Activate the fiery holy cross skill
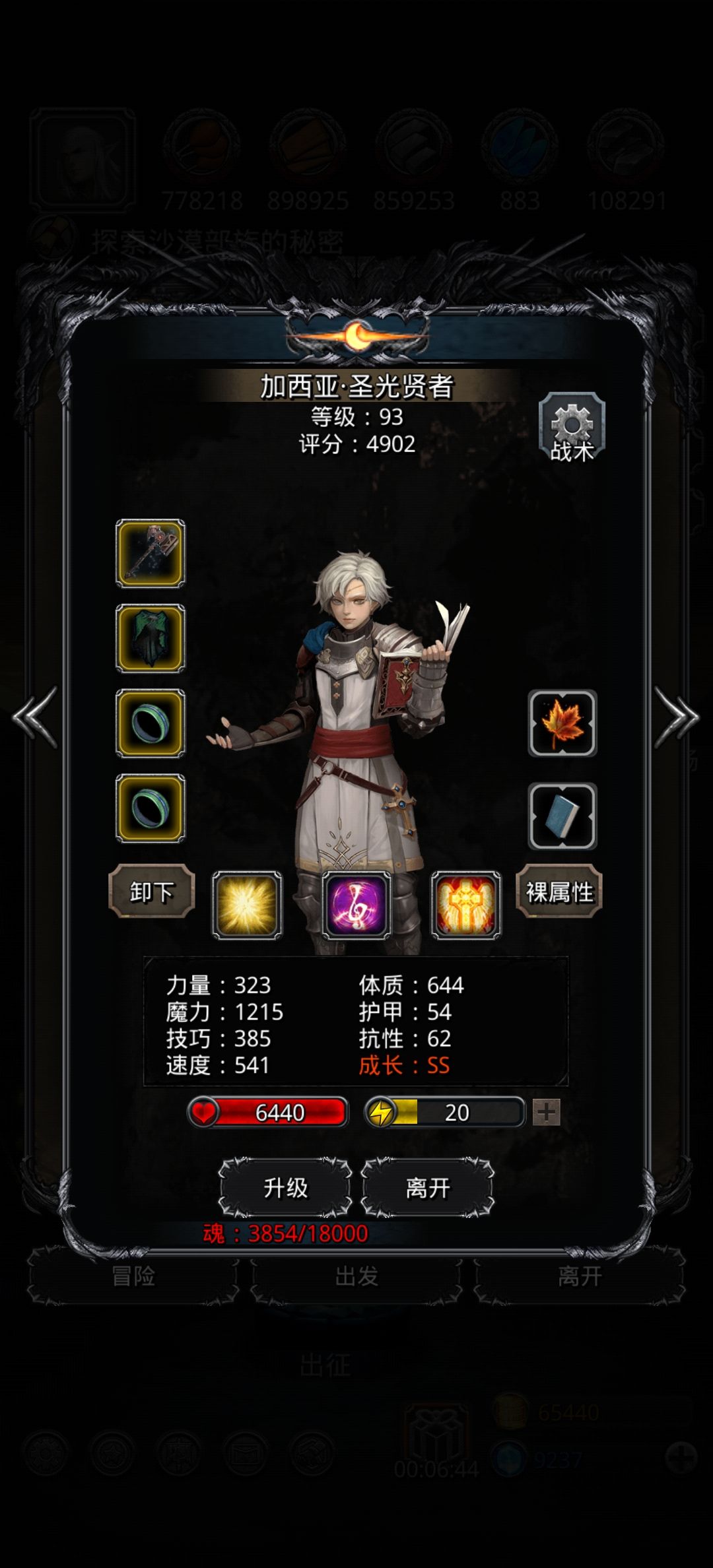Image resolution: width=713 pixels, height=1568 pixels. pos(466,904)
